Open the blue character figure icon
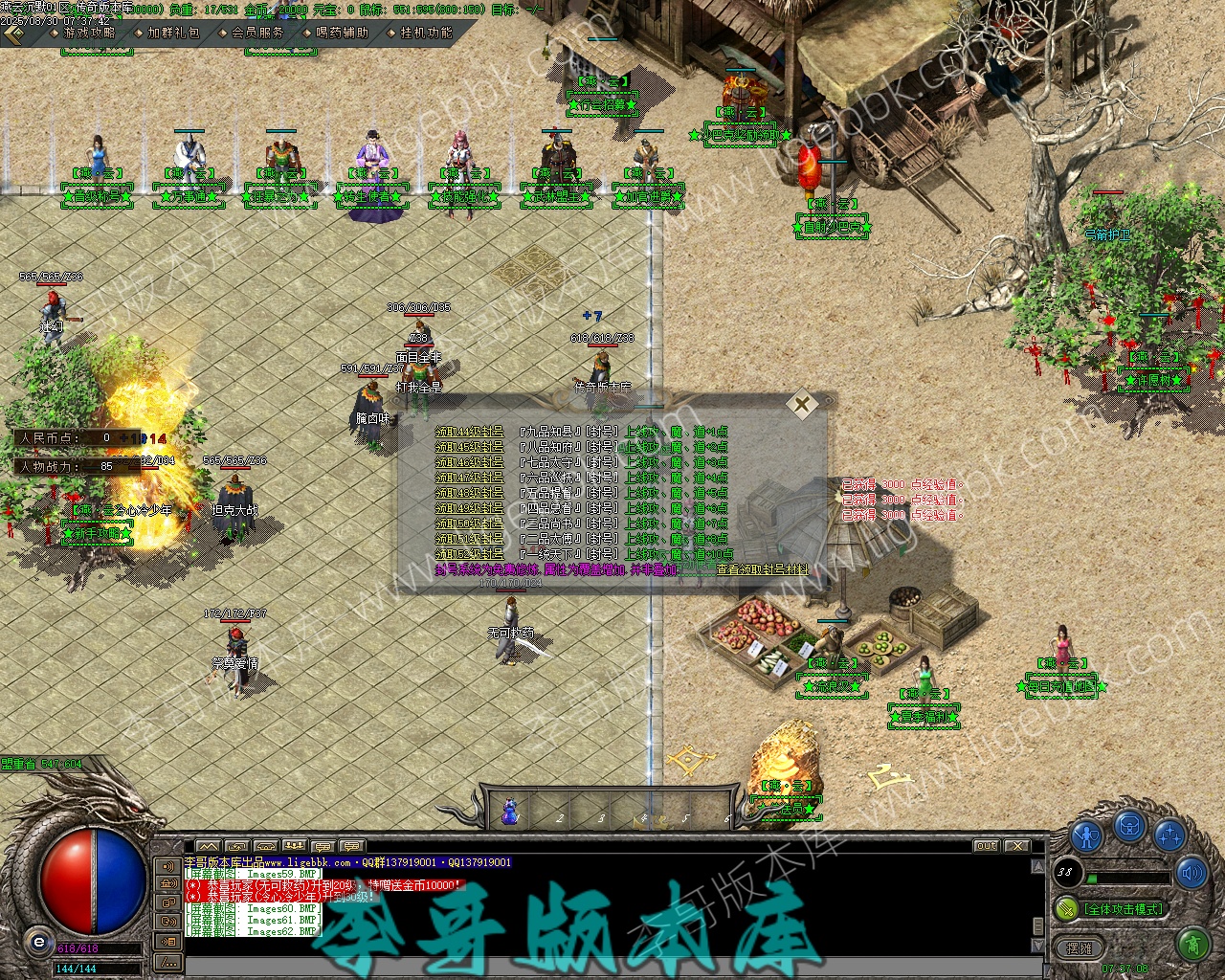The height and width of the screenshot is (980, 1225). pos(1087,837)
